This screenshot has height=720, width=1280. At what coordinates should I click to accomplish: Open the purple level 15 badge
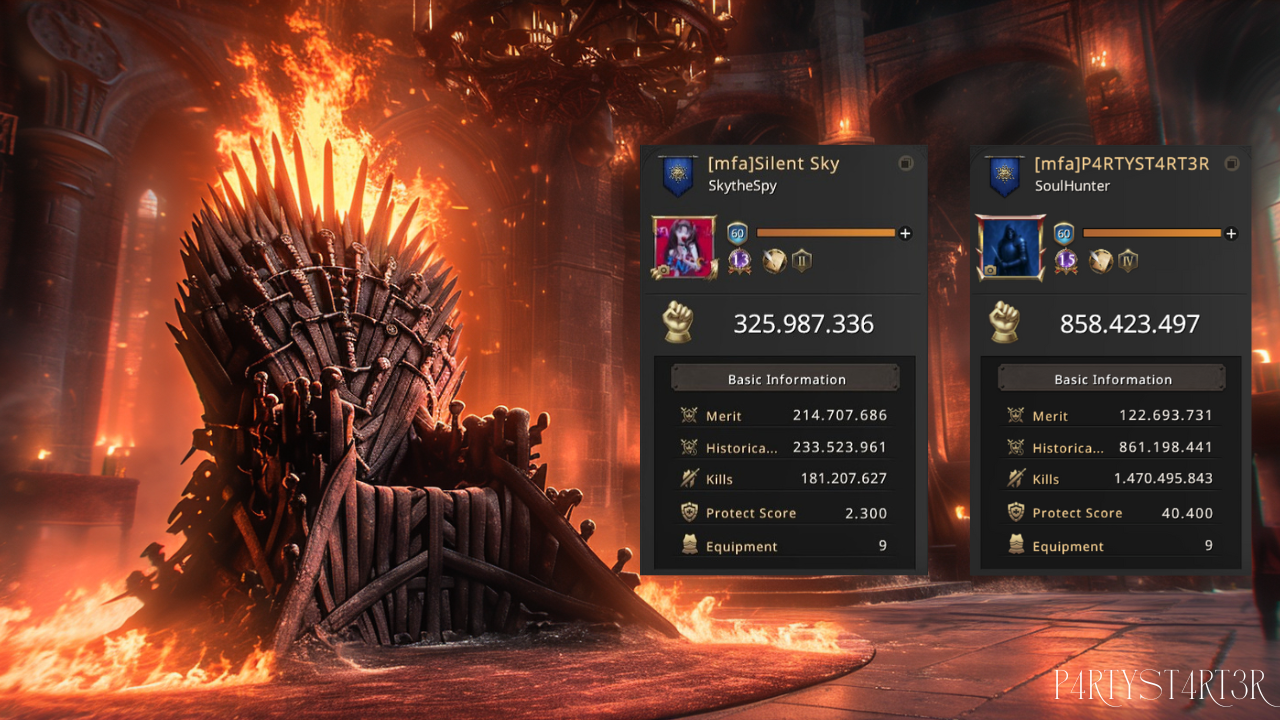(x=1066, y=262)
